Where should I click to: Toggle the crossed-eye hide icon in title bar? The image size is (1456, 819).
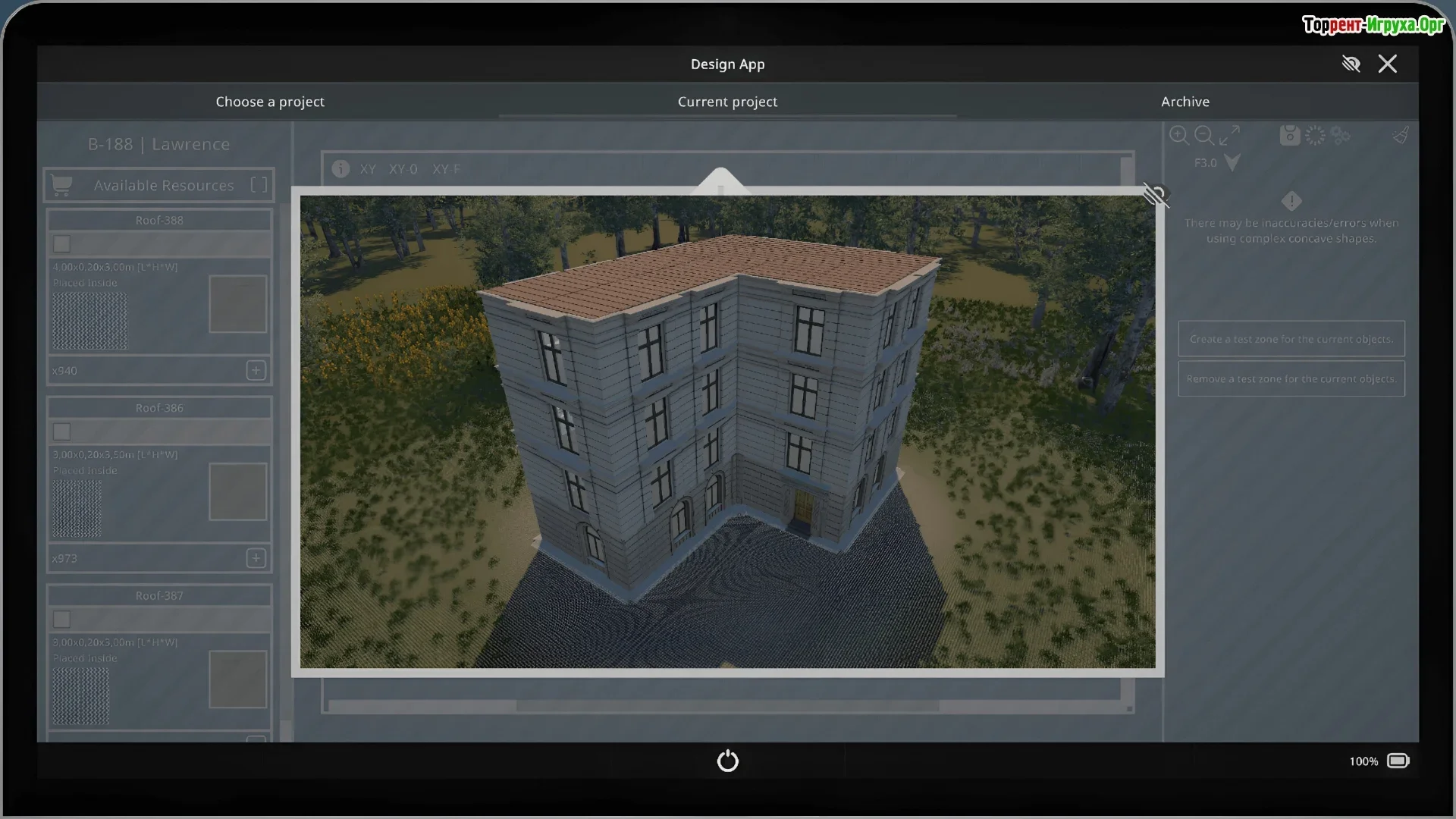click(1351, 64)
